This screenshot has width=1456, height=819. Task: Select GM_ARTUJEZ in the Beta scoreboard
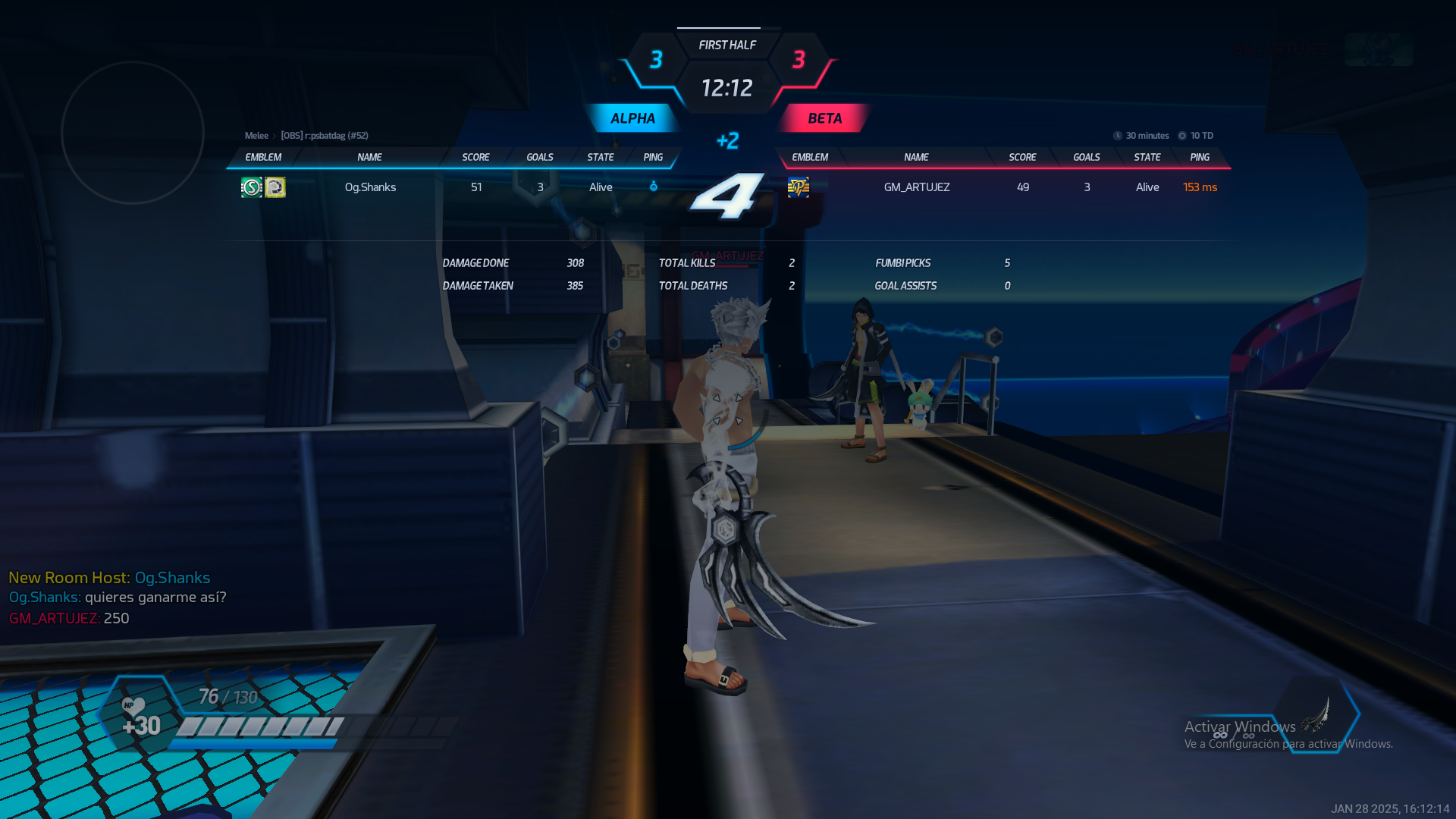(916, 187)
